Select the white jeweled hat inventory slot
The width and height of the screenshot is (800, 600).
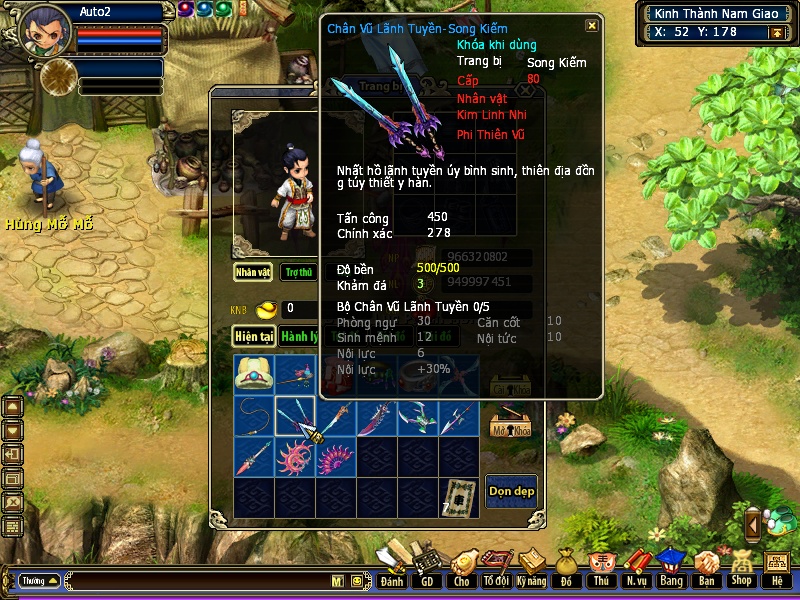click(x=254, y=374)
